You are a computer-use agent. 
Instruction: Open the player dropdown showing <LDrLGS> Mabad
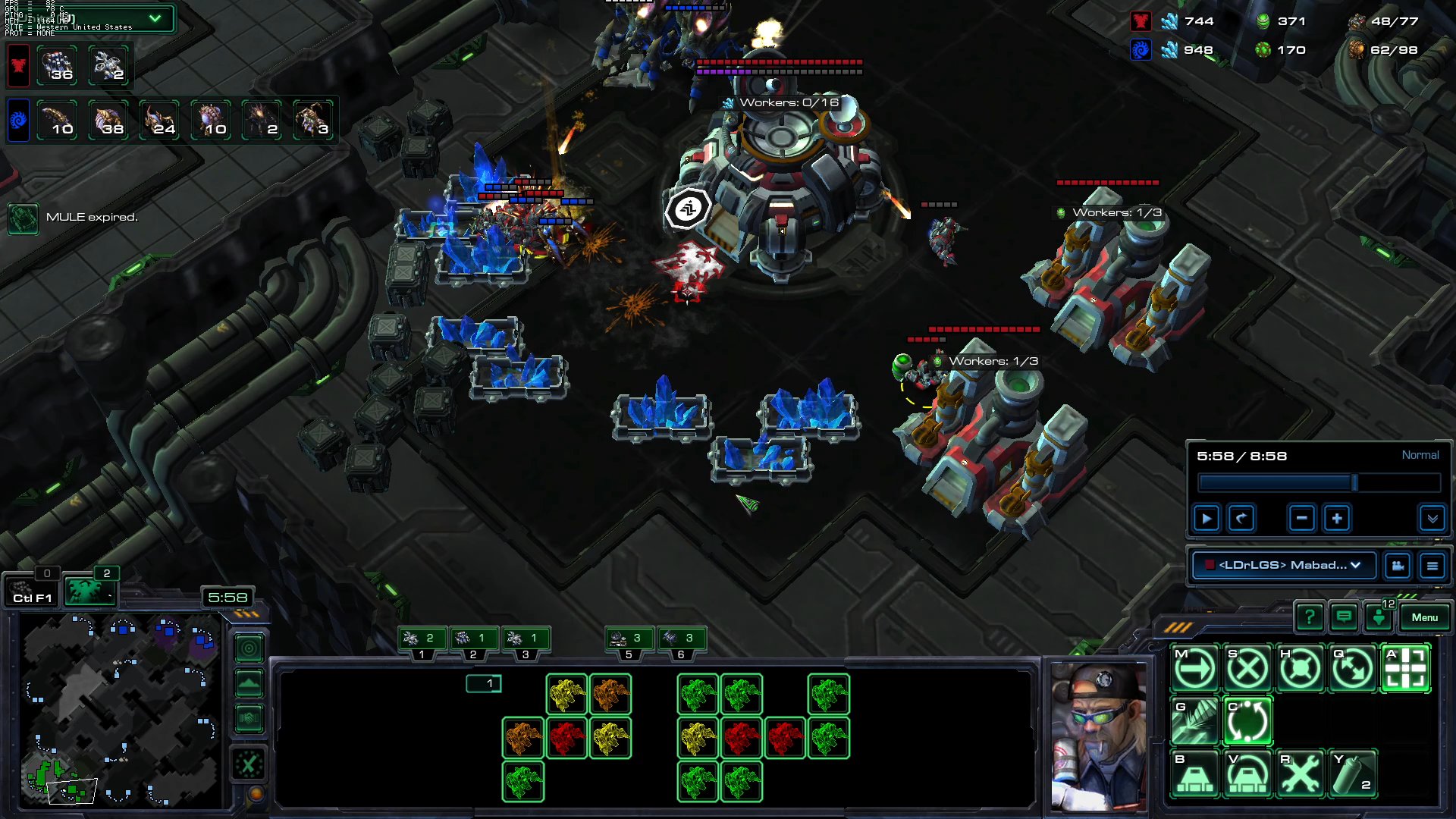point(1283,566)
